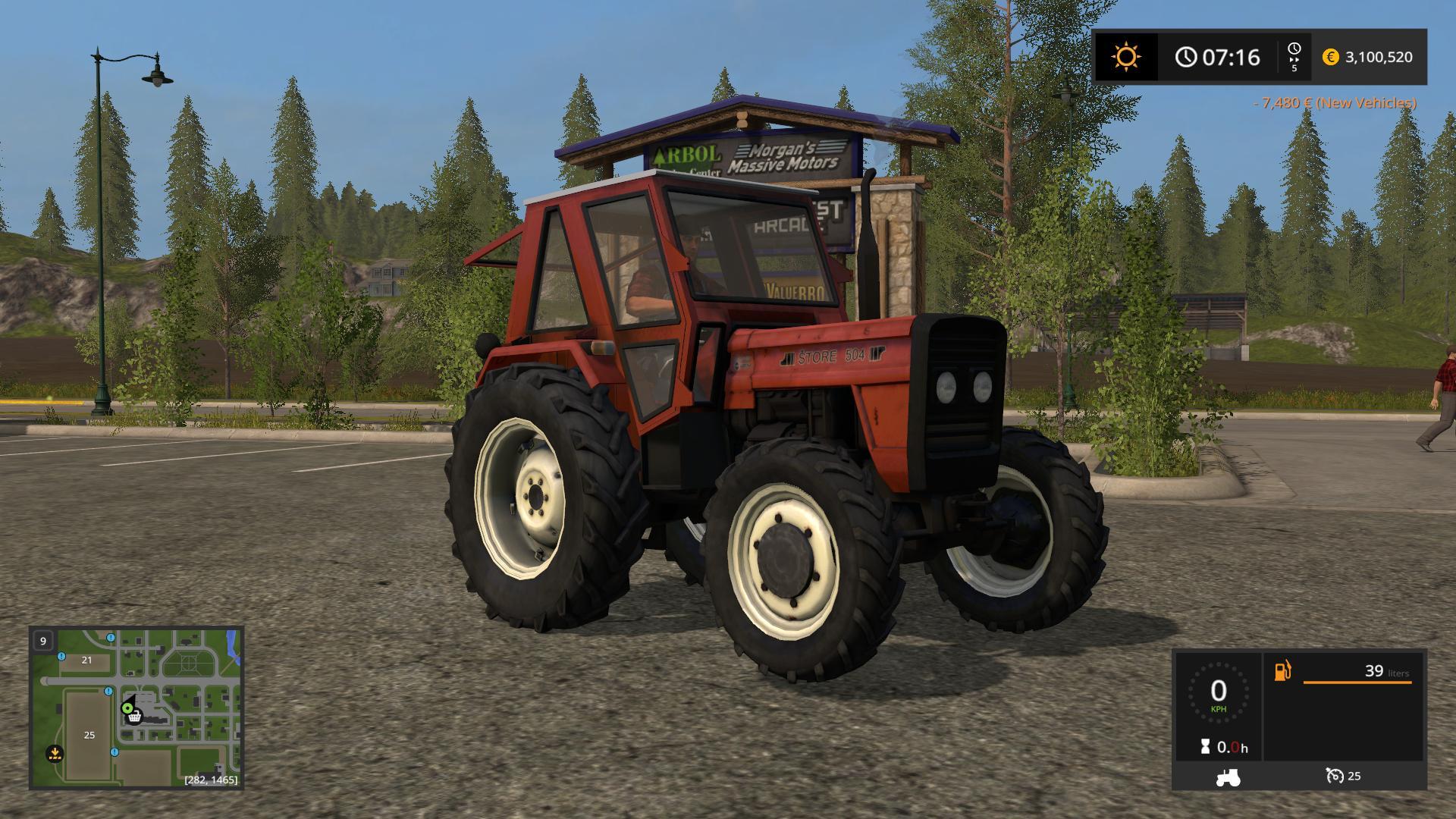
Task: Toggle the cruise control speed icon
Action: pos(1335,776)
